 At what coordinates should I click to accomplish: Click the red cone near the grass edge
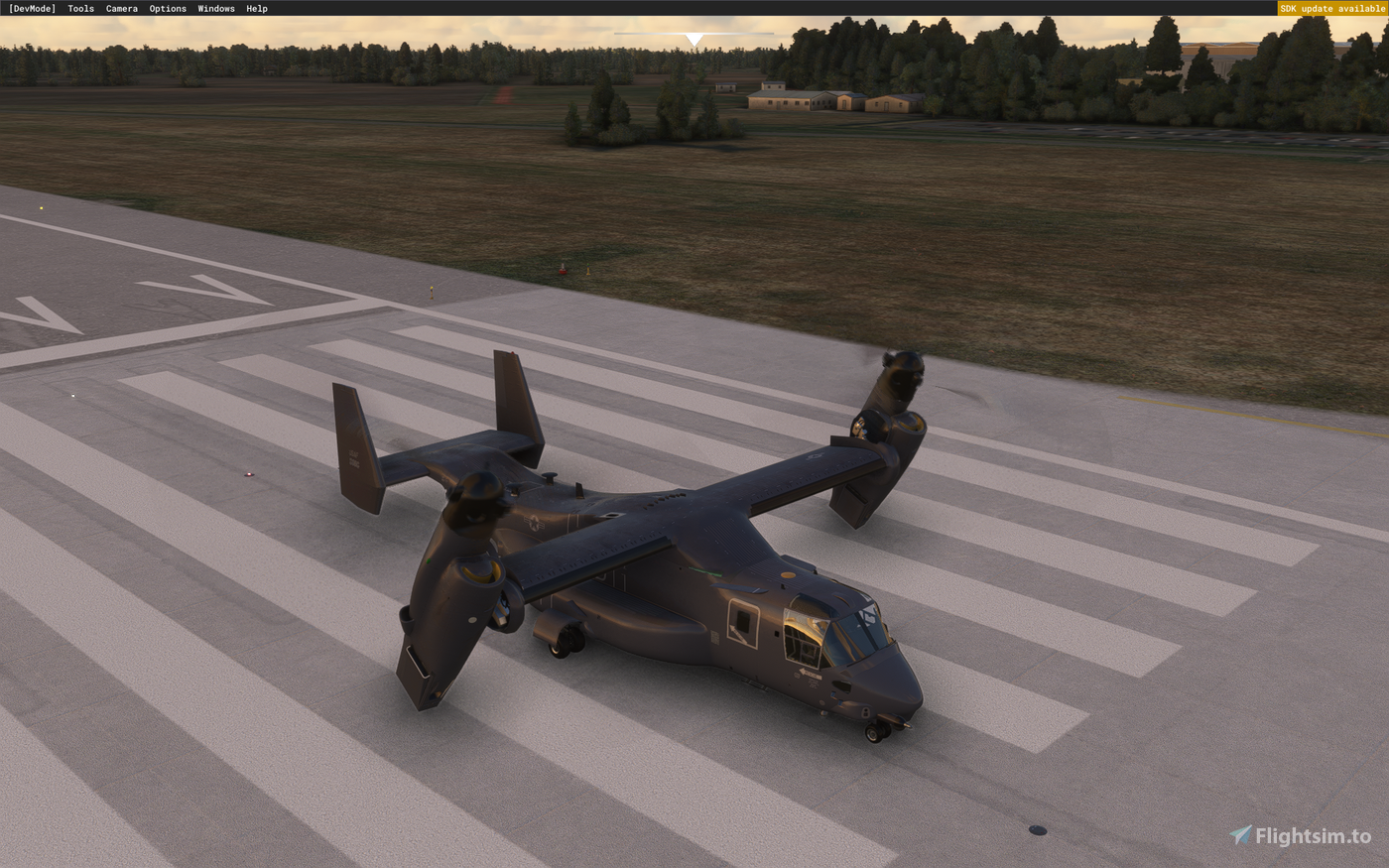(560, 268)
